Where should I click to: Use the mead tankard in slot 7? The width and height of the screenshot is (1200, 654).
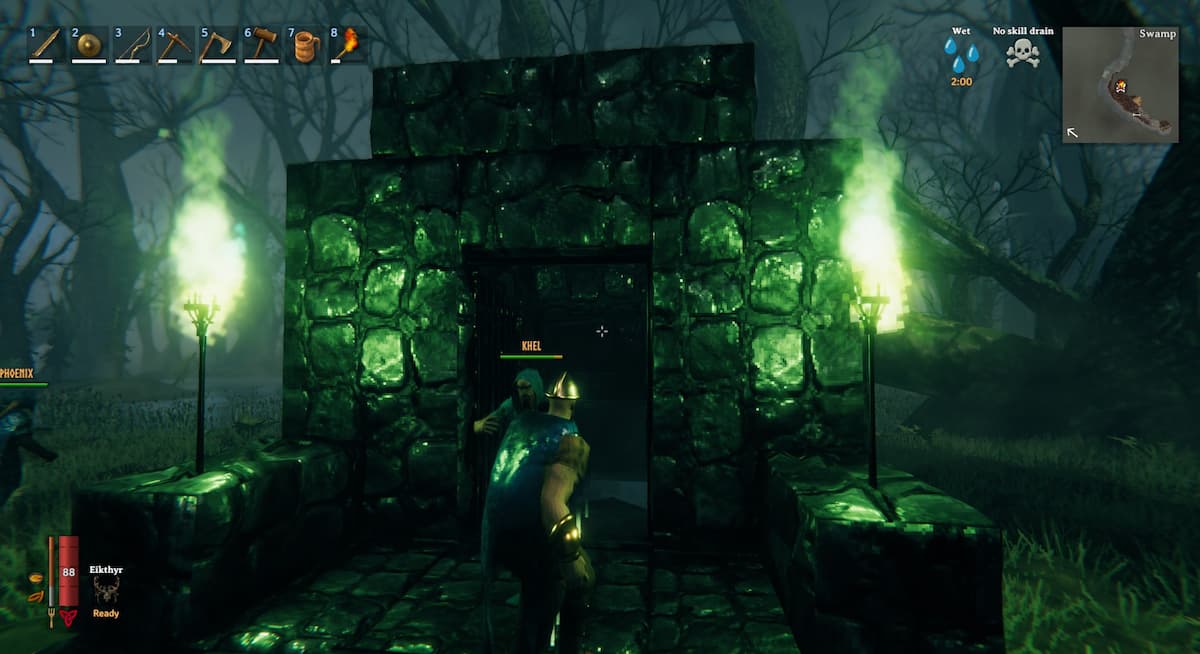point(303,45)
